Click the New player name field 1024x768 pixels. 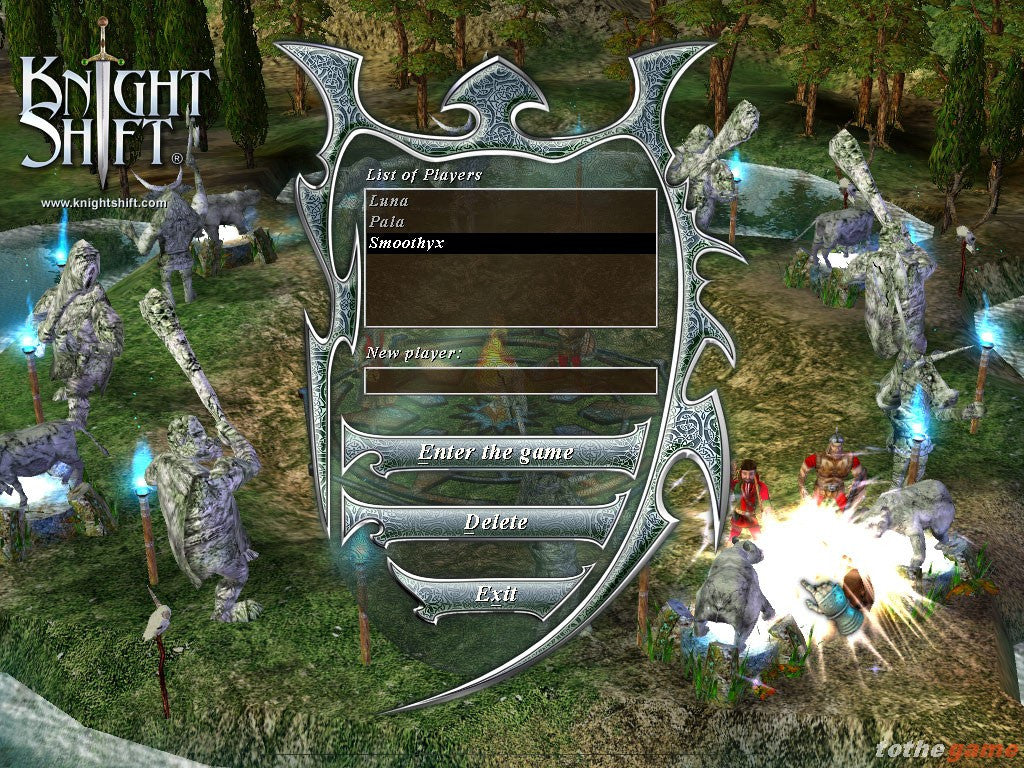click(x=510, y=381)
